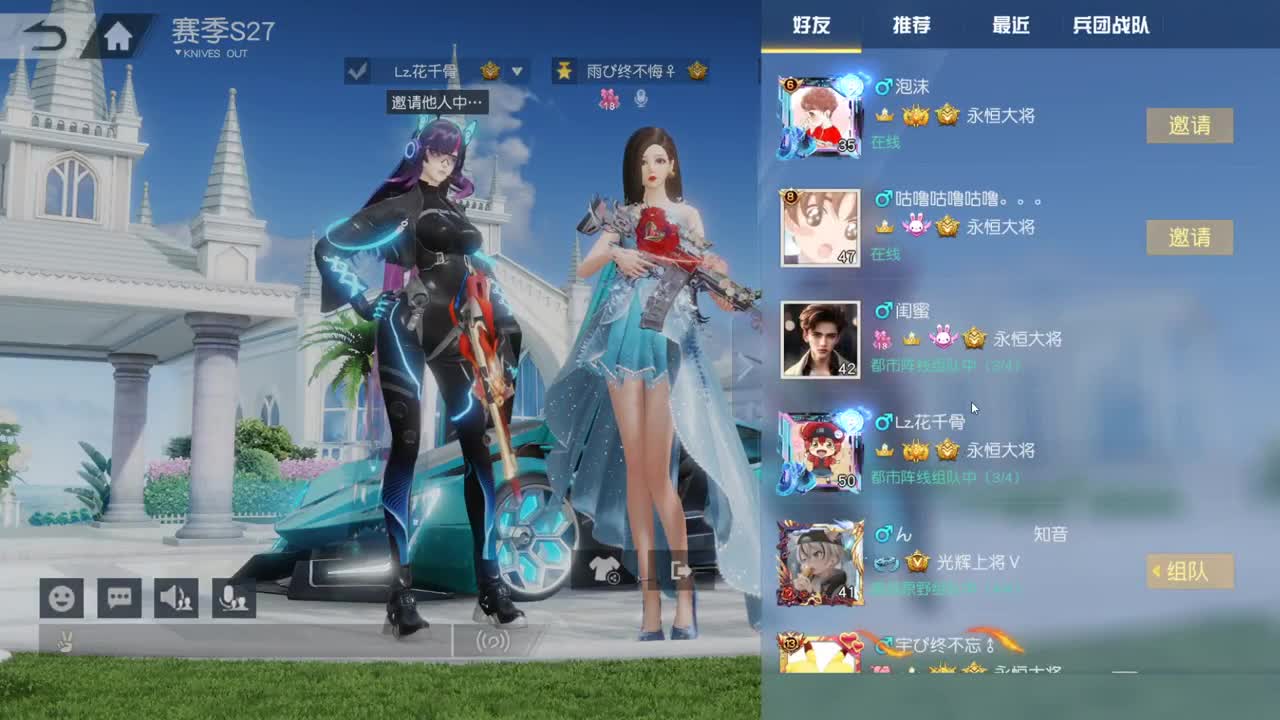
Task: Open the chat message window
Action: point(119,598)
